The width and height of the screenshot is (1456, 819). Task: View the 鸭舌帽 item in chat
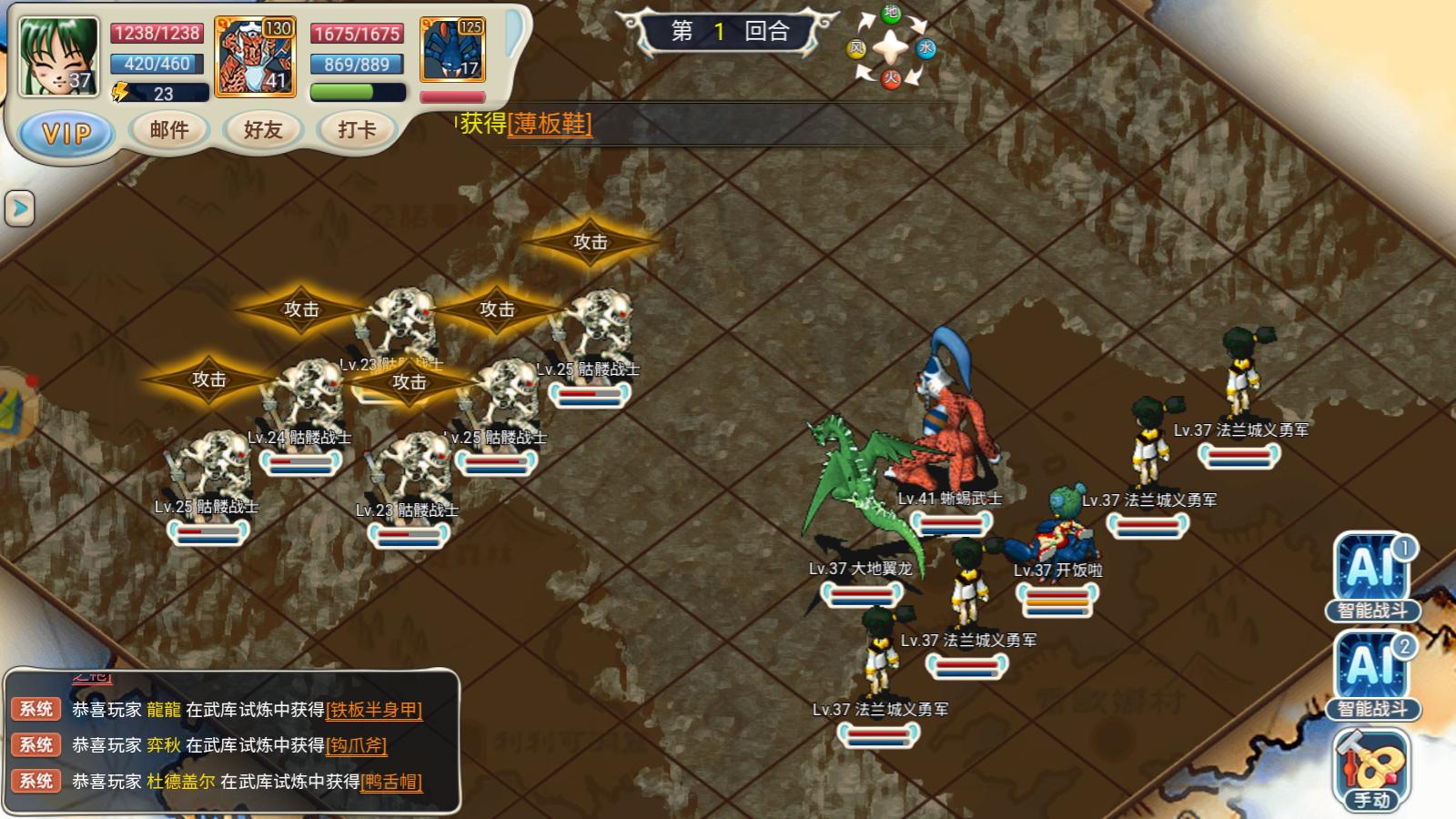click(391, 782)
